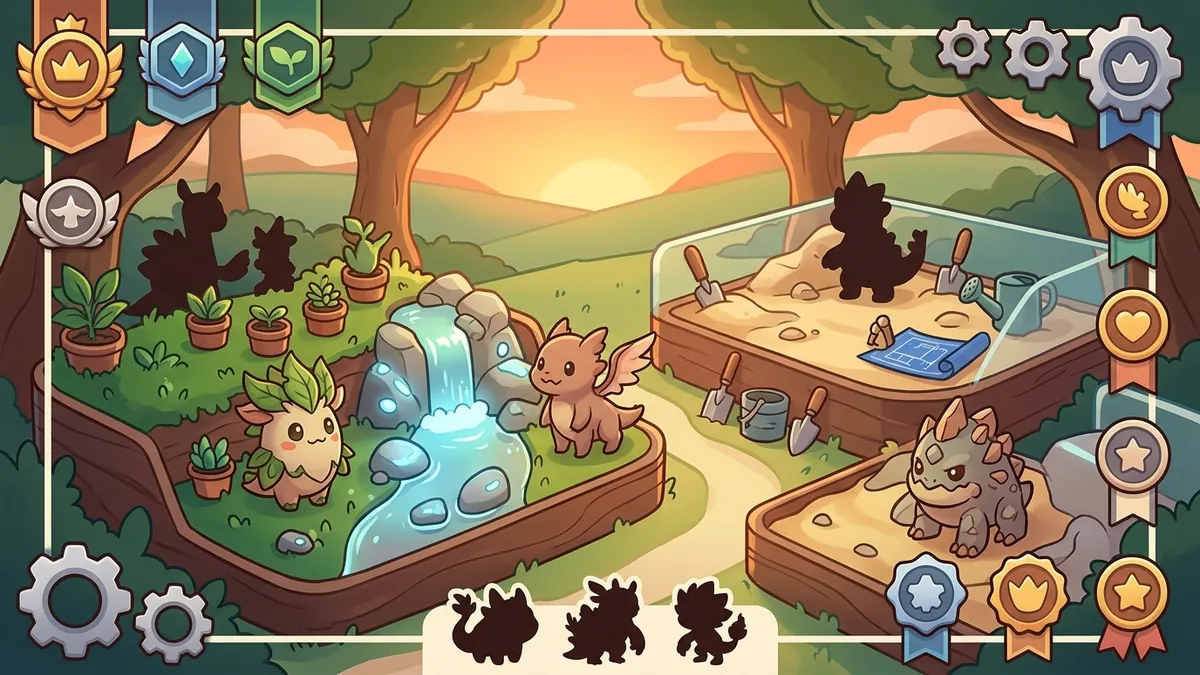Select the spiky-backed horned creature silhouette
Viewport: 1200px width, 675px height.
tap(603, 621)
